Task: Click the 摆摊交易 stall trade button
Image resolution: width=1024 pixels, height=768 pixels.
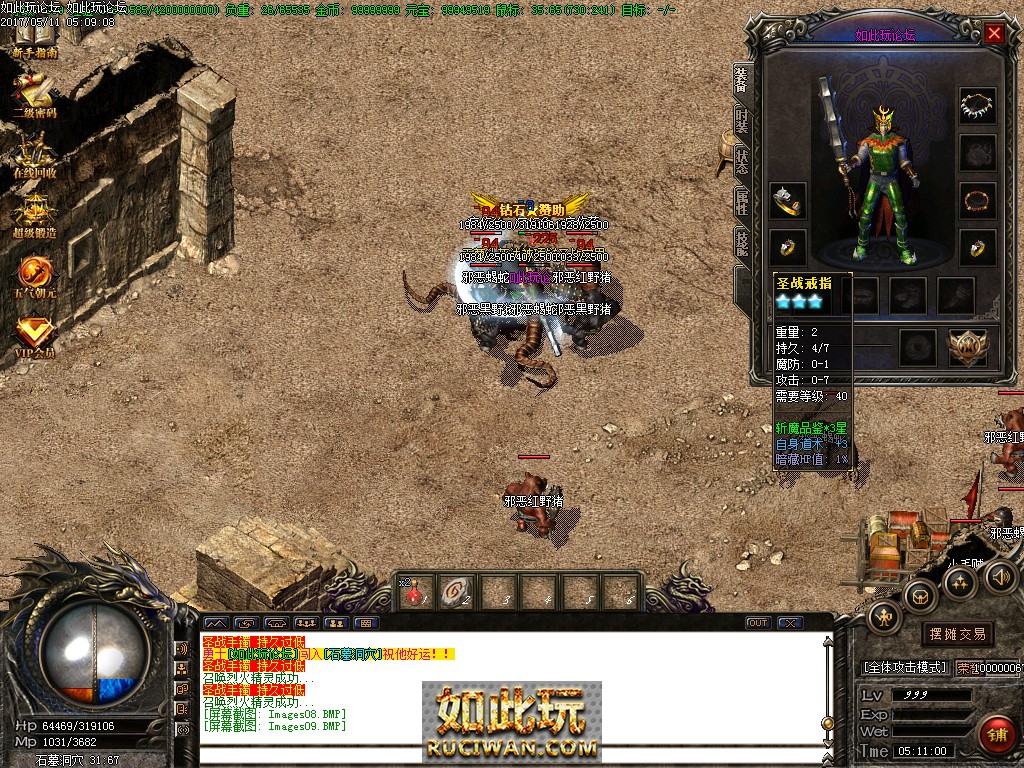Action: [x=957, y=634]
